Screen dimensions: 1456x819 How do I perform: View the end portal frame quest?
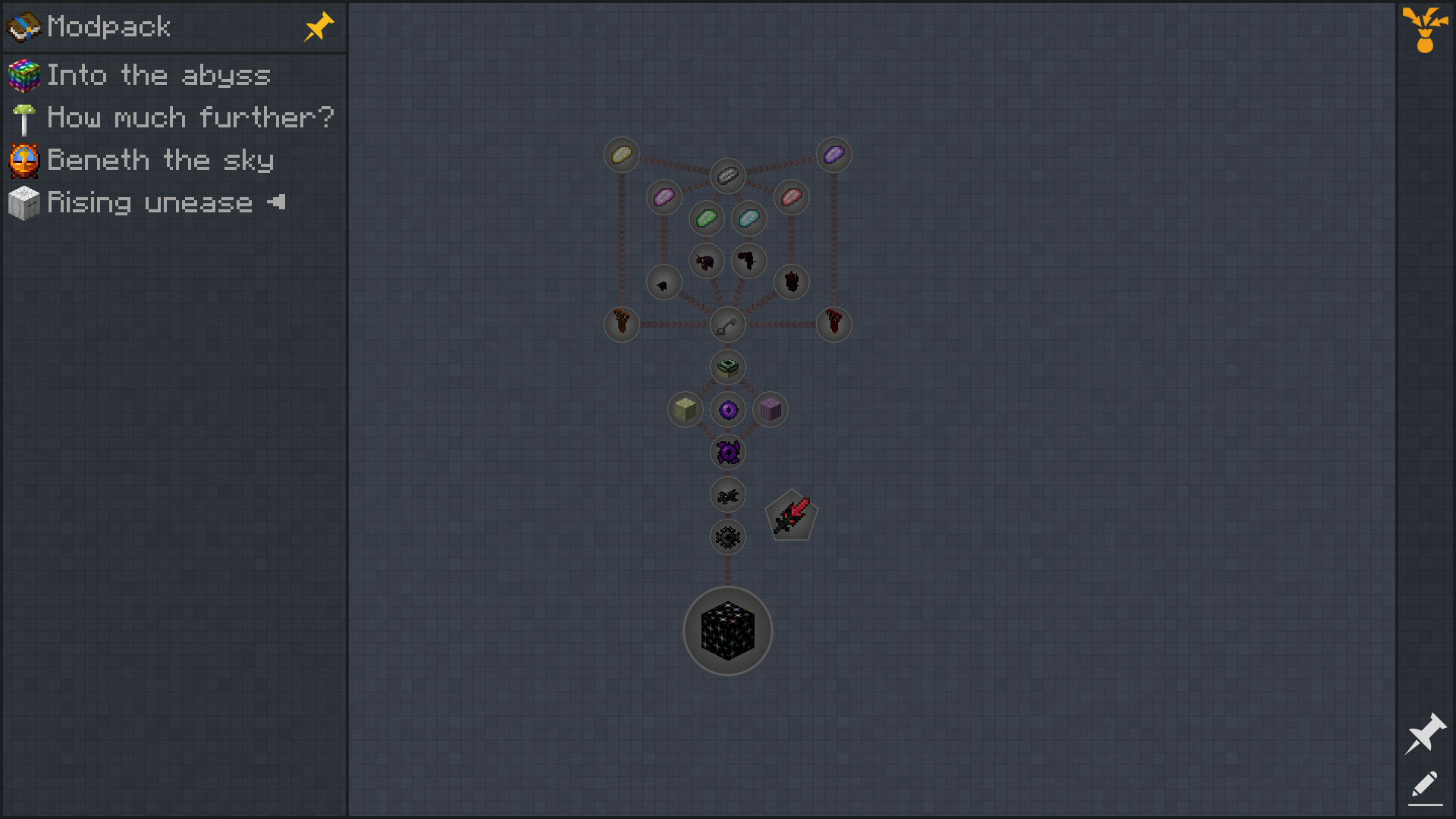pos(727,368)
